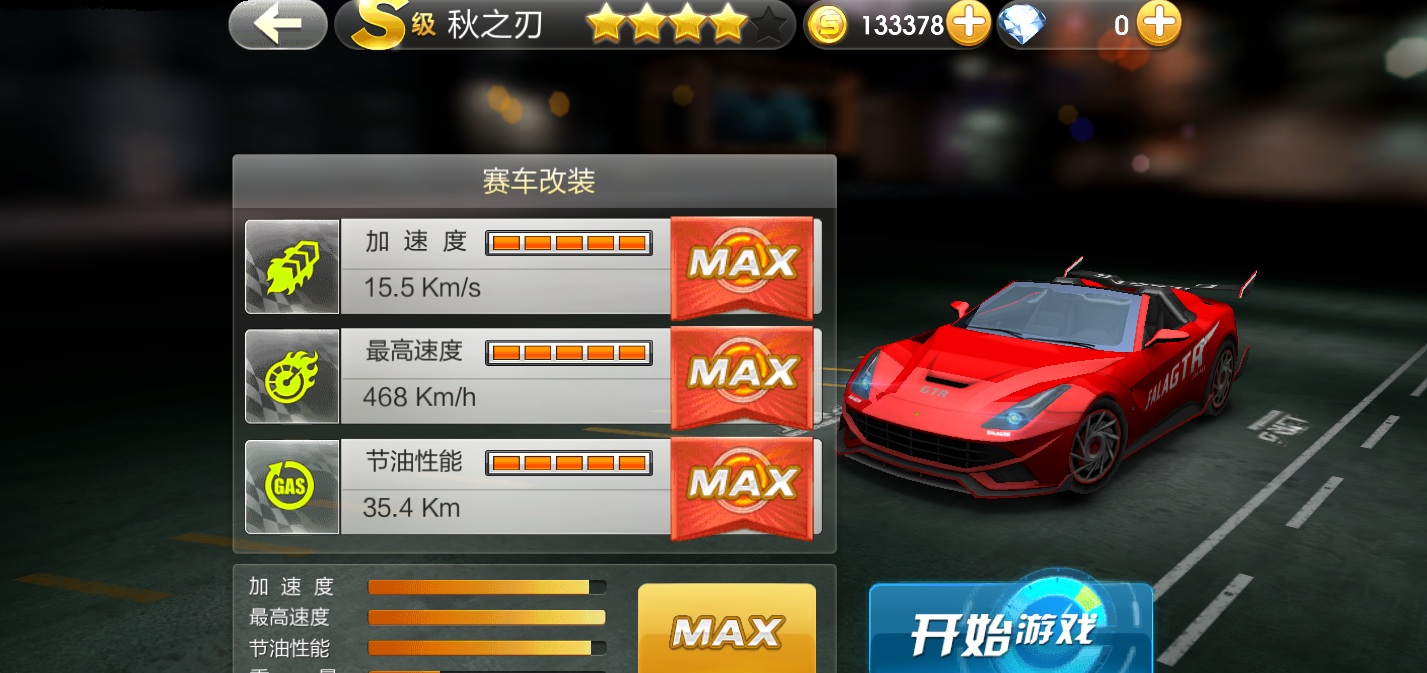This screenshot has width=1427, height=673.
Task: Click the MAX badge for 最高速度 upgrade
Action: click(x=741, y=374)
